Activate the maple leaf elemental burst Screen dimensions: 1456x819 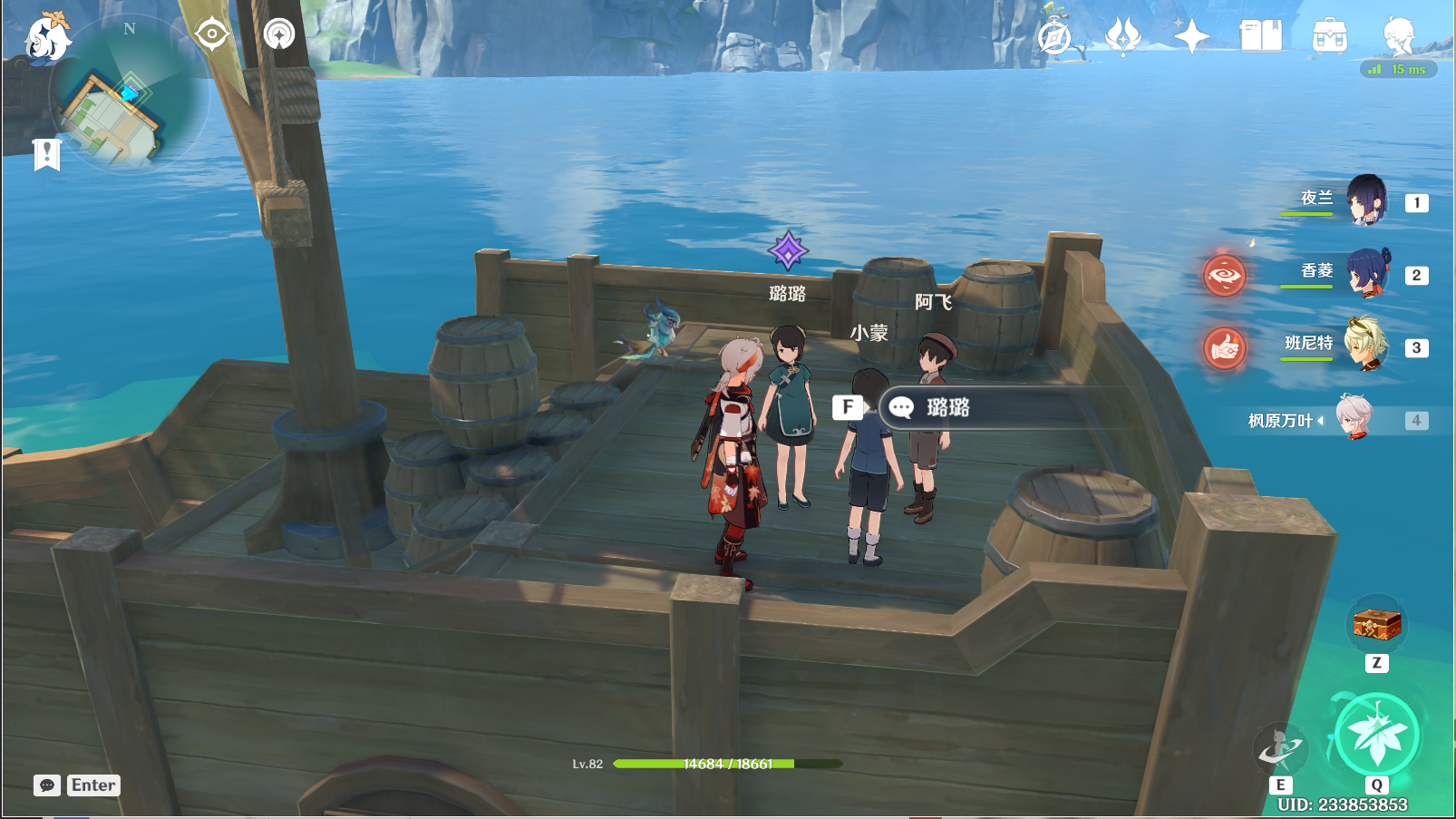(x=1376, y=736)
